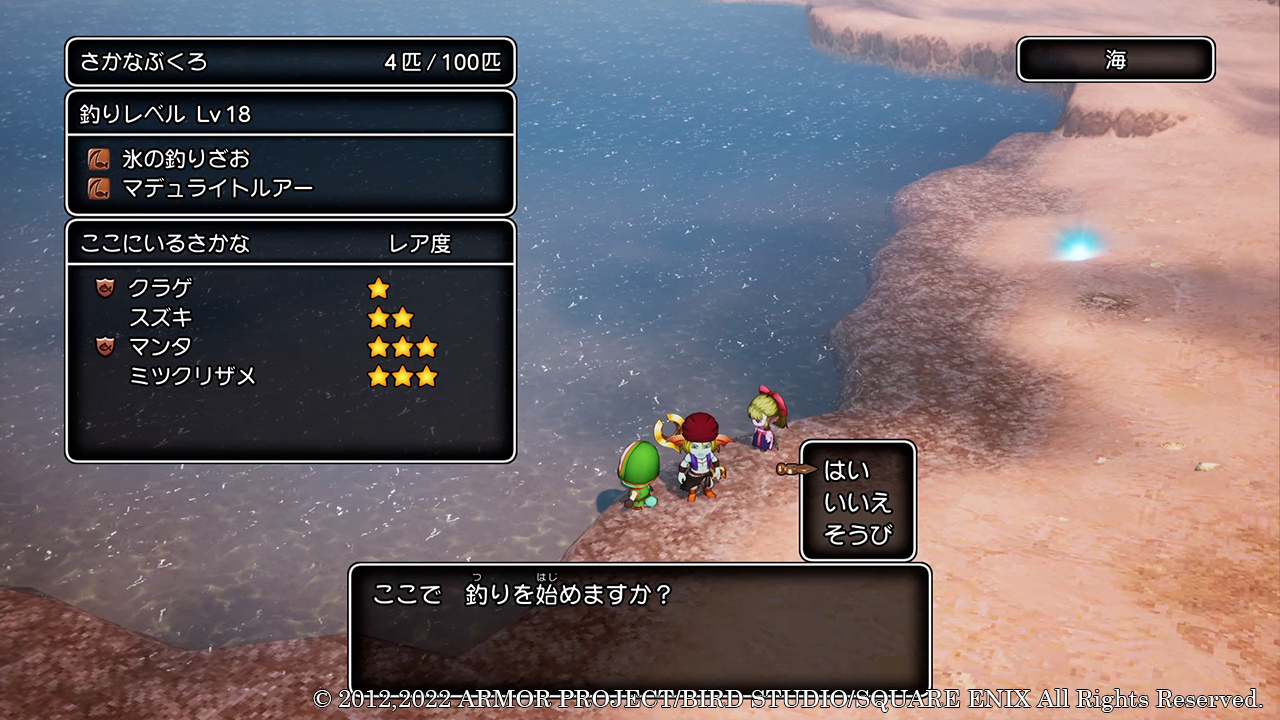Select いいえ to decline fishing
This screenshot has width=1280, height=720.
tap(857, 503)
